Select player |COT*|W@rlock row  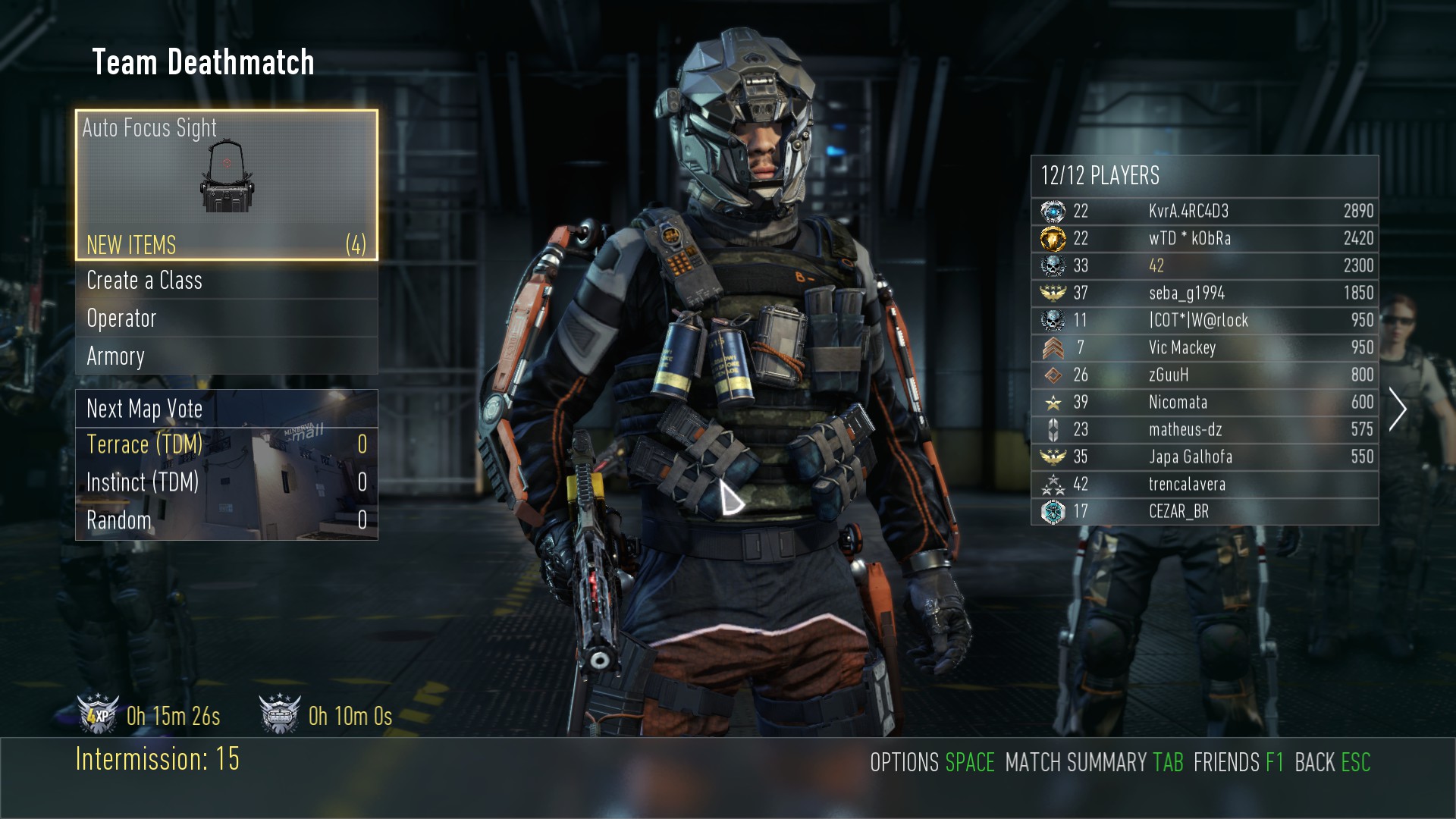tap(1204, 320)
